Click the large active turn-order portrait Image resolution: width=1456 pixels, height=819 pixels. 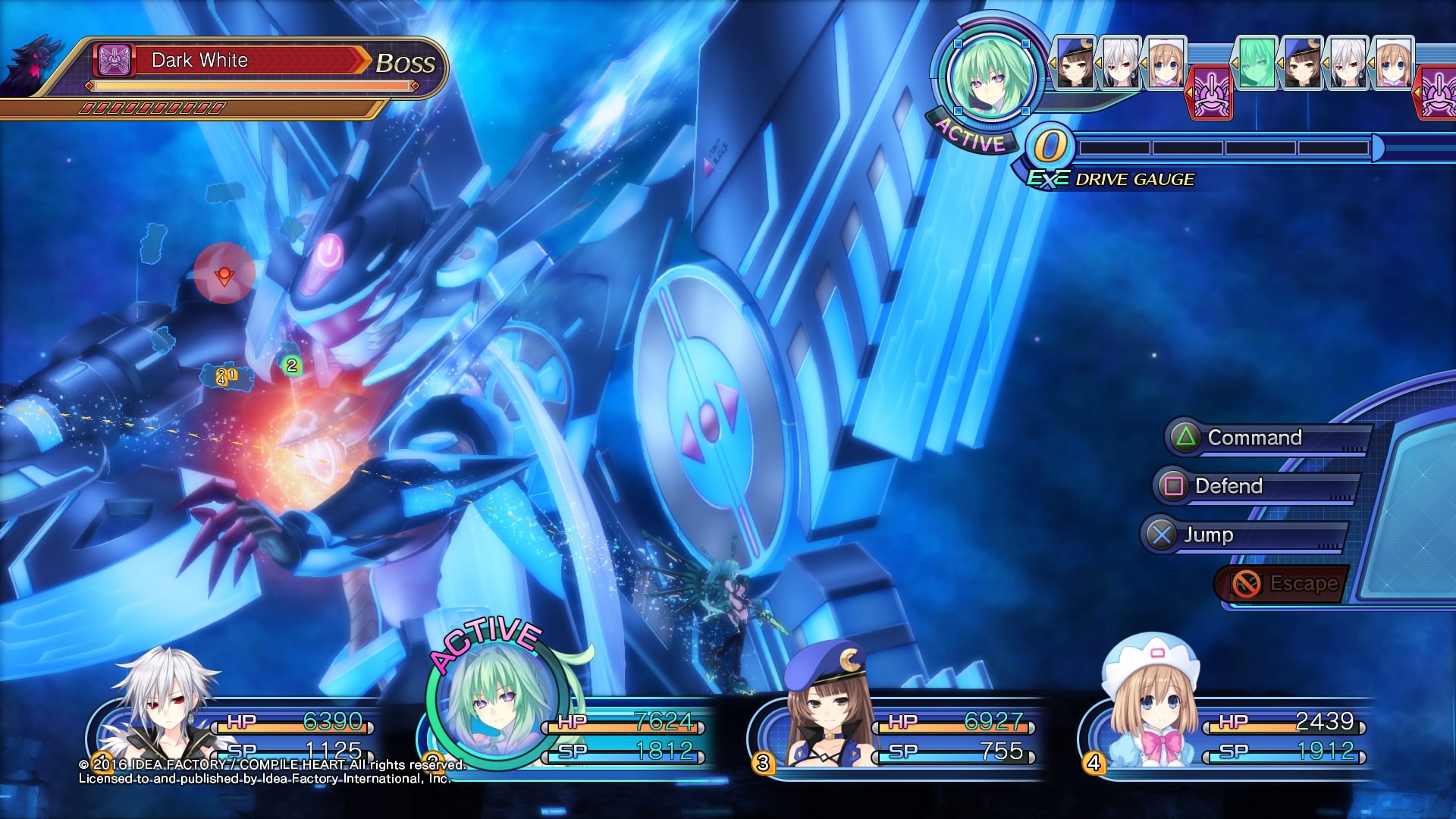990,77
